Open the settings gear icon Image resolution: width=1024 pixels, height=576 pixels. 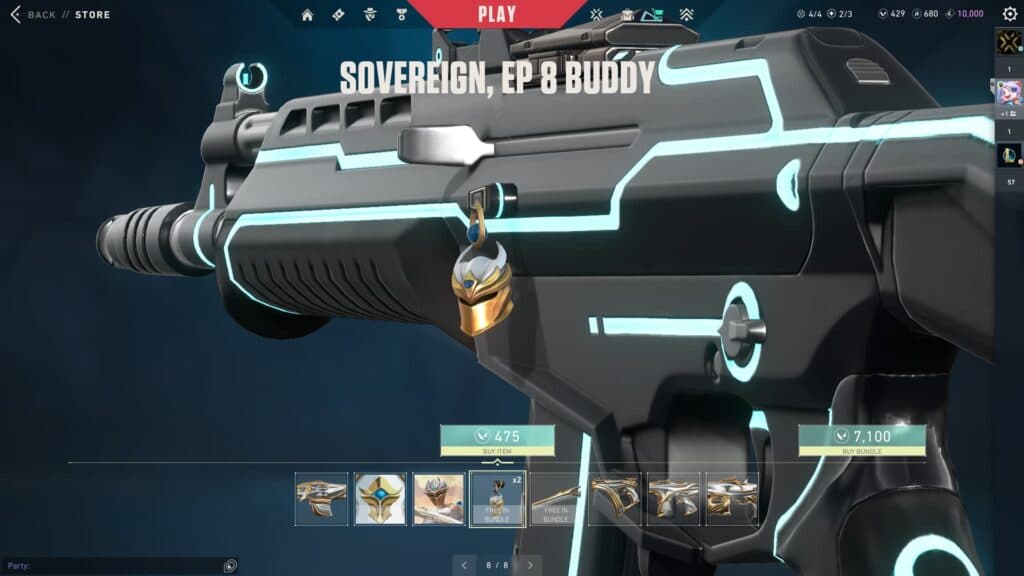click(1009, 15)
